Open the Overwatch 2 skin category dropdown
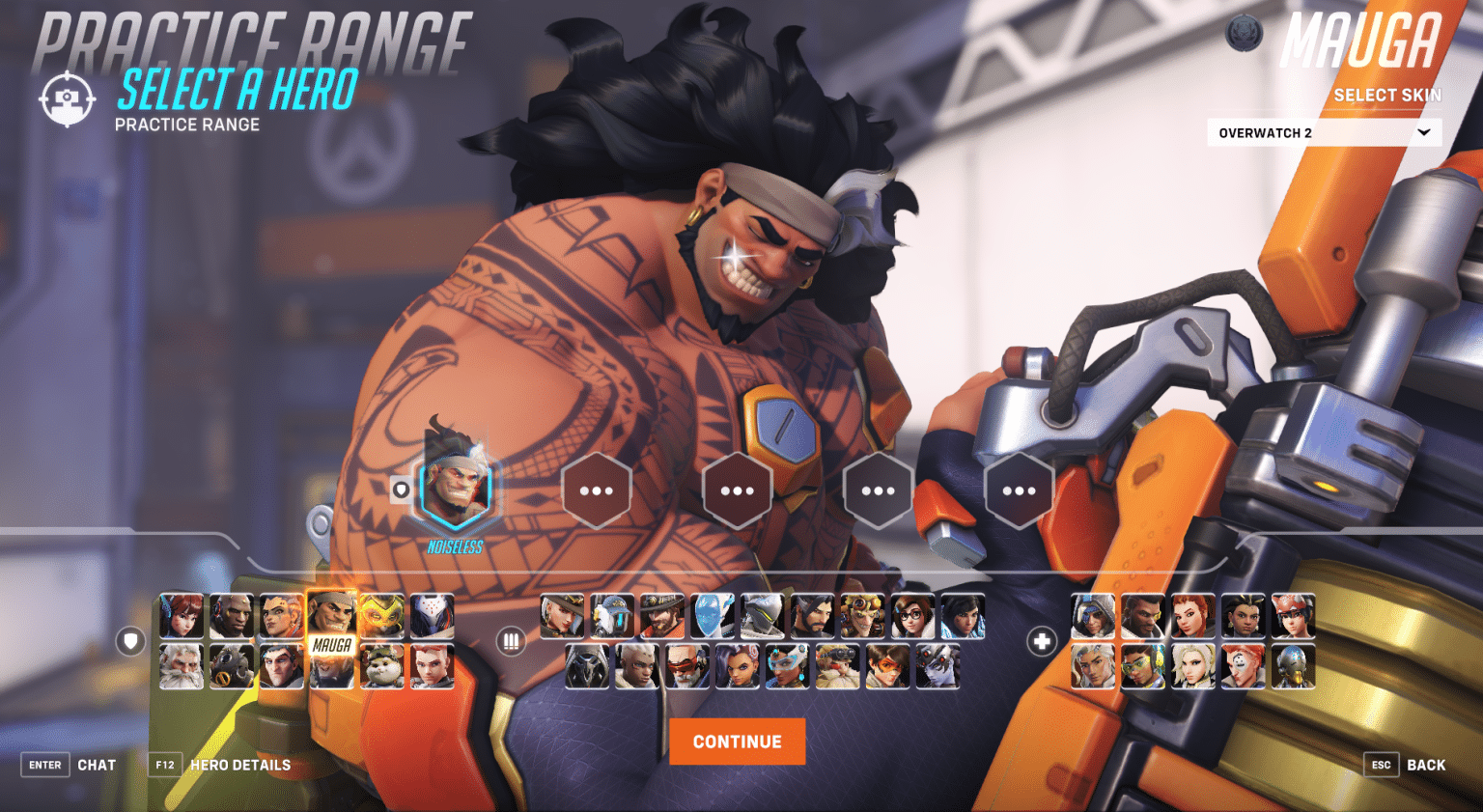 (x=1323, y=132)
